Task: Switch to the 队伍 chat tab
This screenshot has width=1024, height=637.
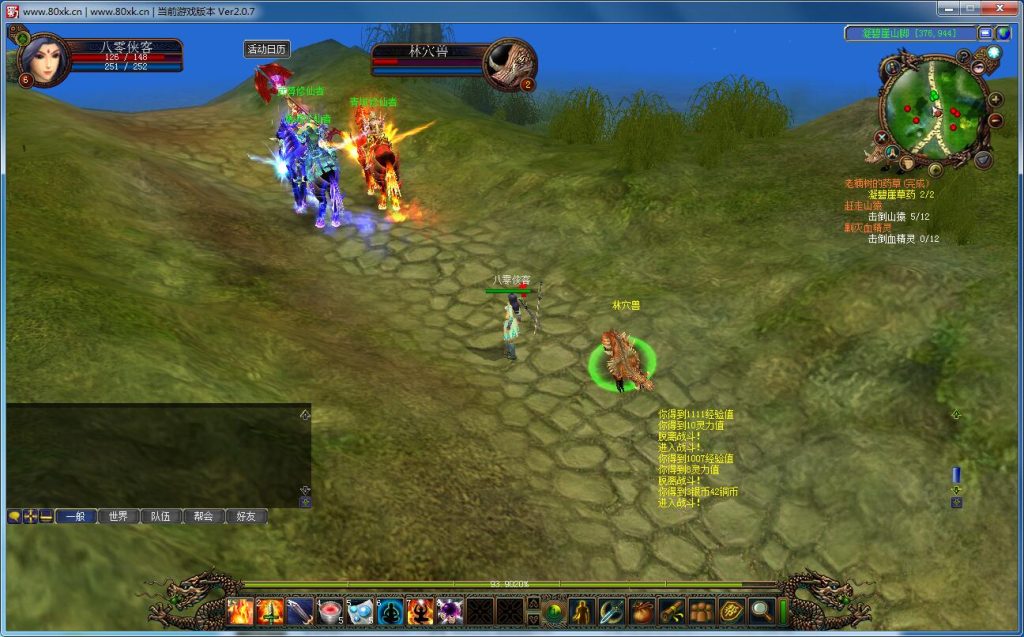Action: coord(161,517)
